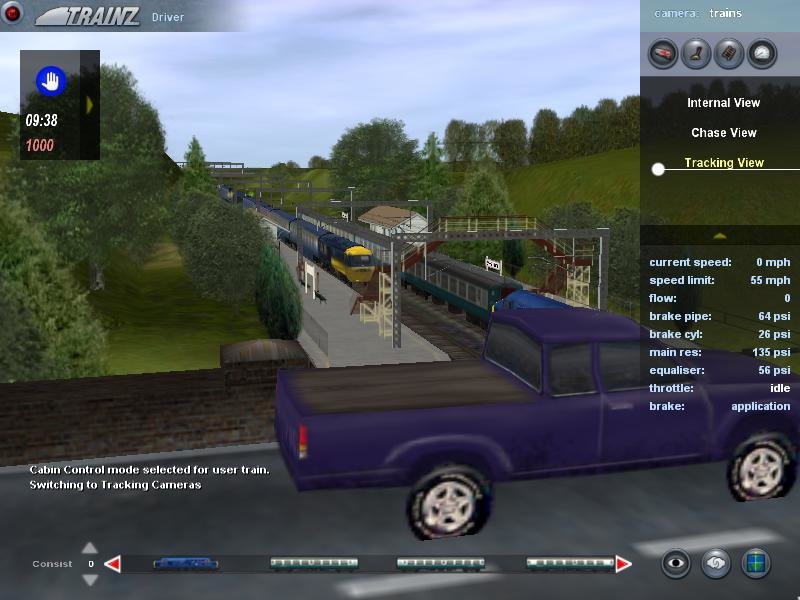Viewport: 800px width, 600px height.
Task: Collapse the camera panel using the small up arrow
Action: (x=719, y=235)
